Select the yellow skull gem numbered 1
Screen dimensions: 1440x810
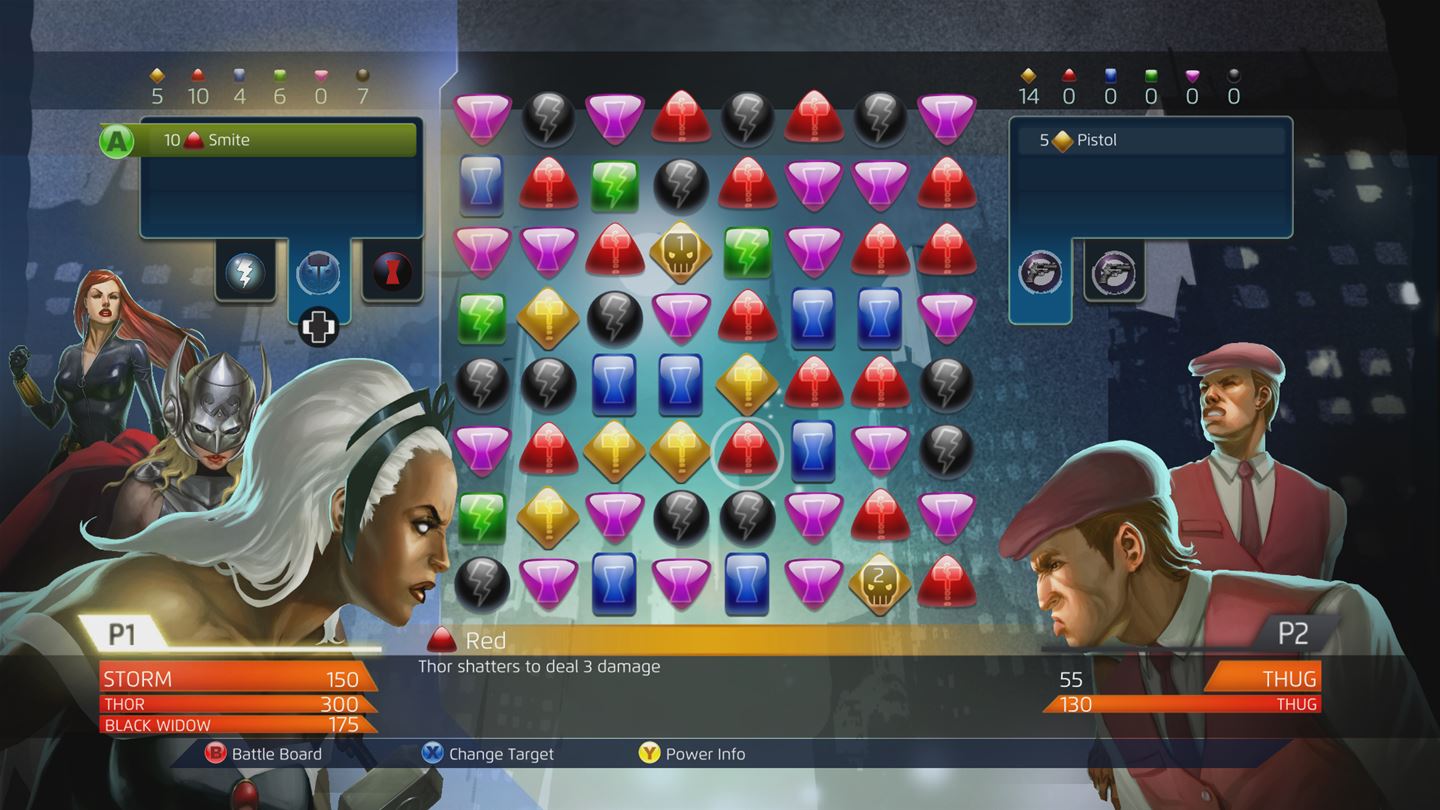pos(680,249)
